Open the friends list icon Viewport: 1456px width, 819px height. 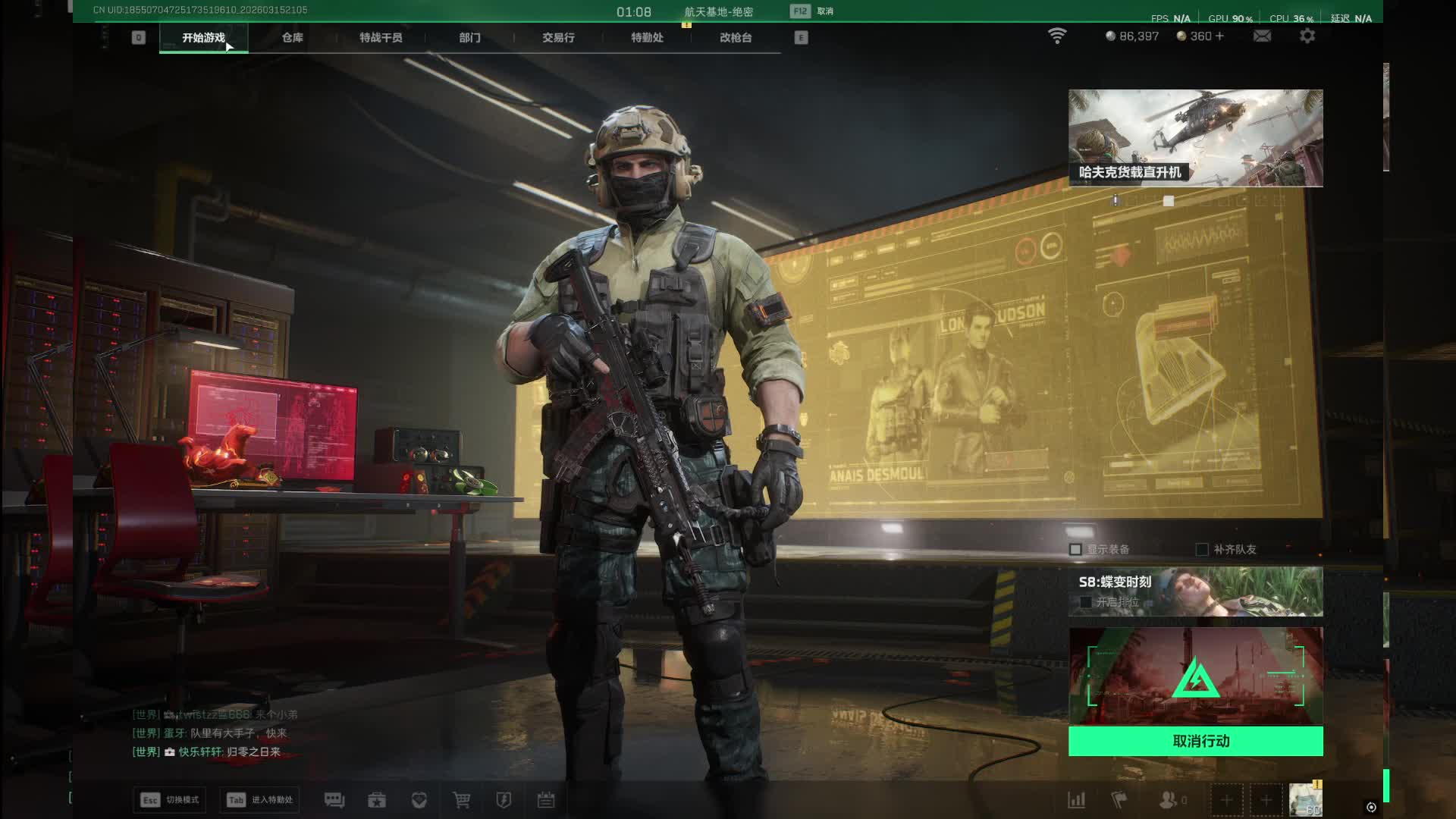click(x=1169, y=800)
